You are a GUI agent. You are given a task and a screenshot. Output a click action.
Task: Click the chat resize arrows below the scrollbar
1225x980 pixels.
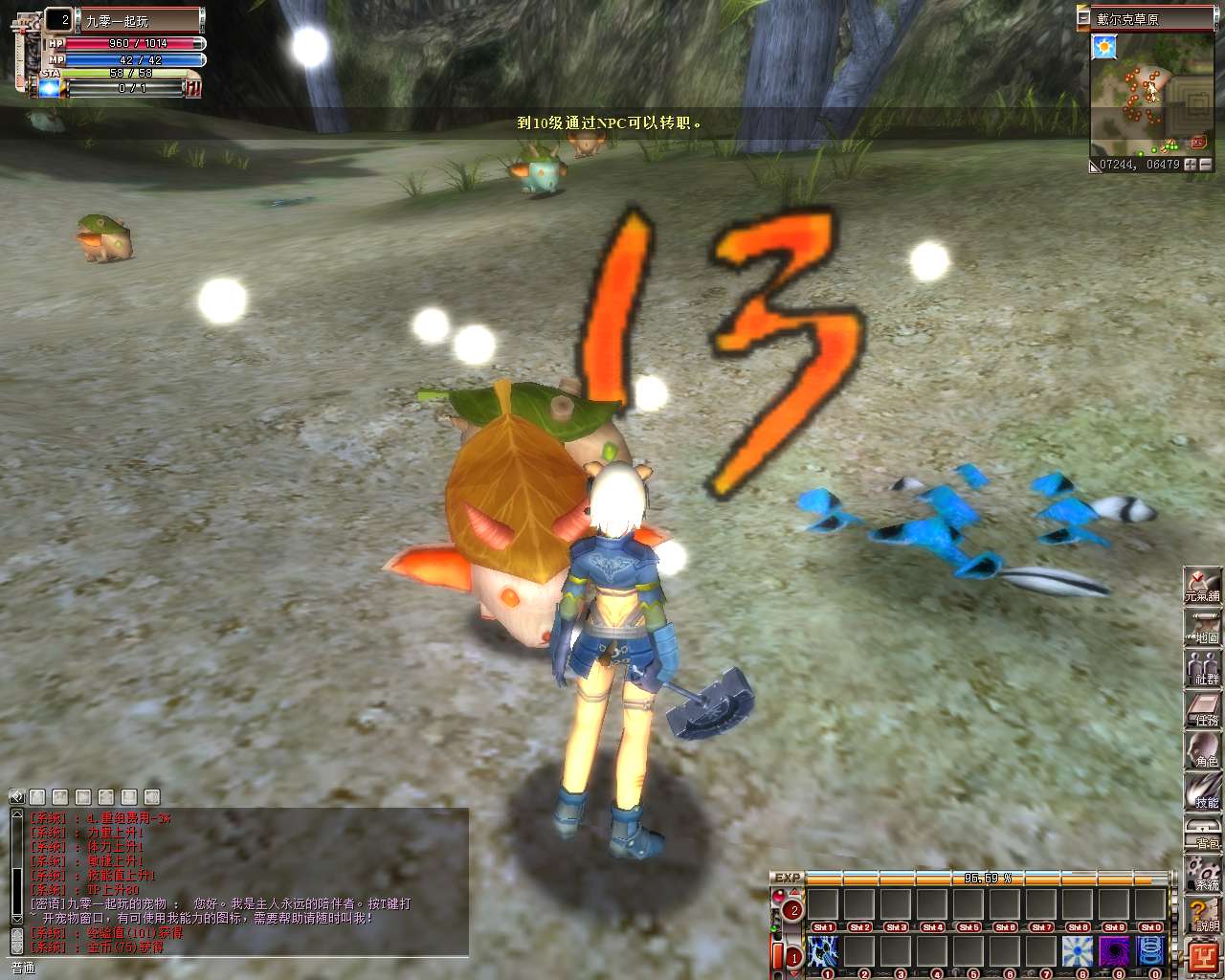click(x=16, y=942)
